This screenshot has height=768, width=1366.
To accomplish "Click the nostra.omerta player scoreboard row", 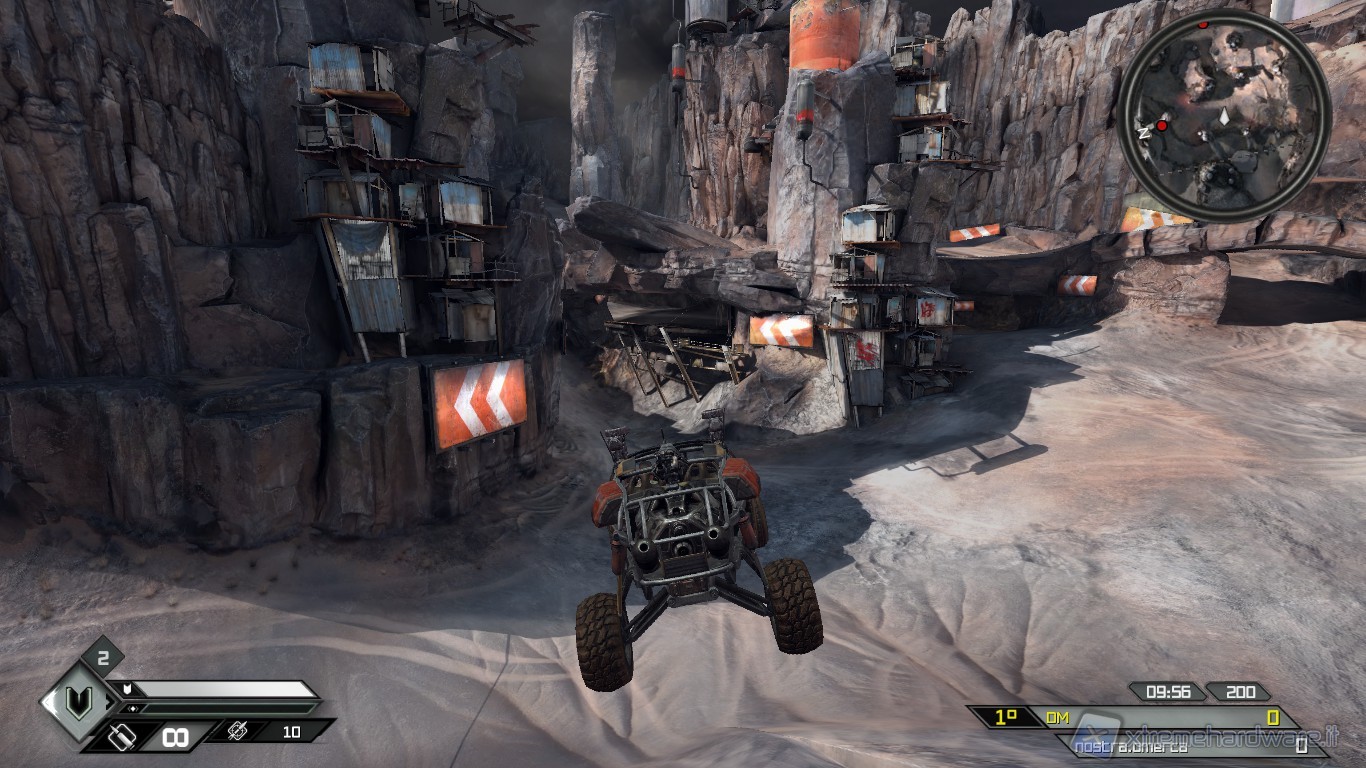I will [1190, 746].
